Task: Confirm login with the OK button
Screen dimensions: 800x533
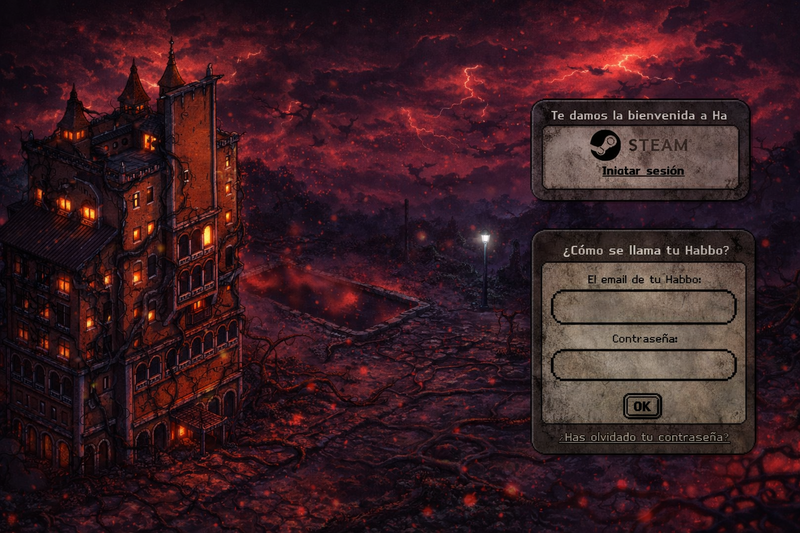Action: [x=642, y=406]
